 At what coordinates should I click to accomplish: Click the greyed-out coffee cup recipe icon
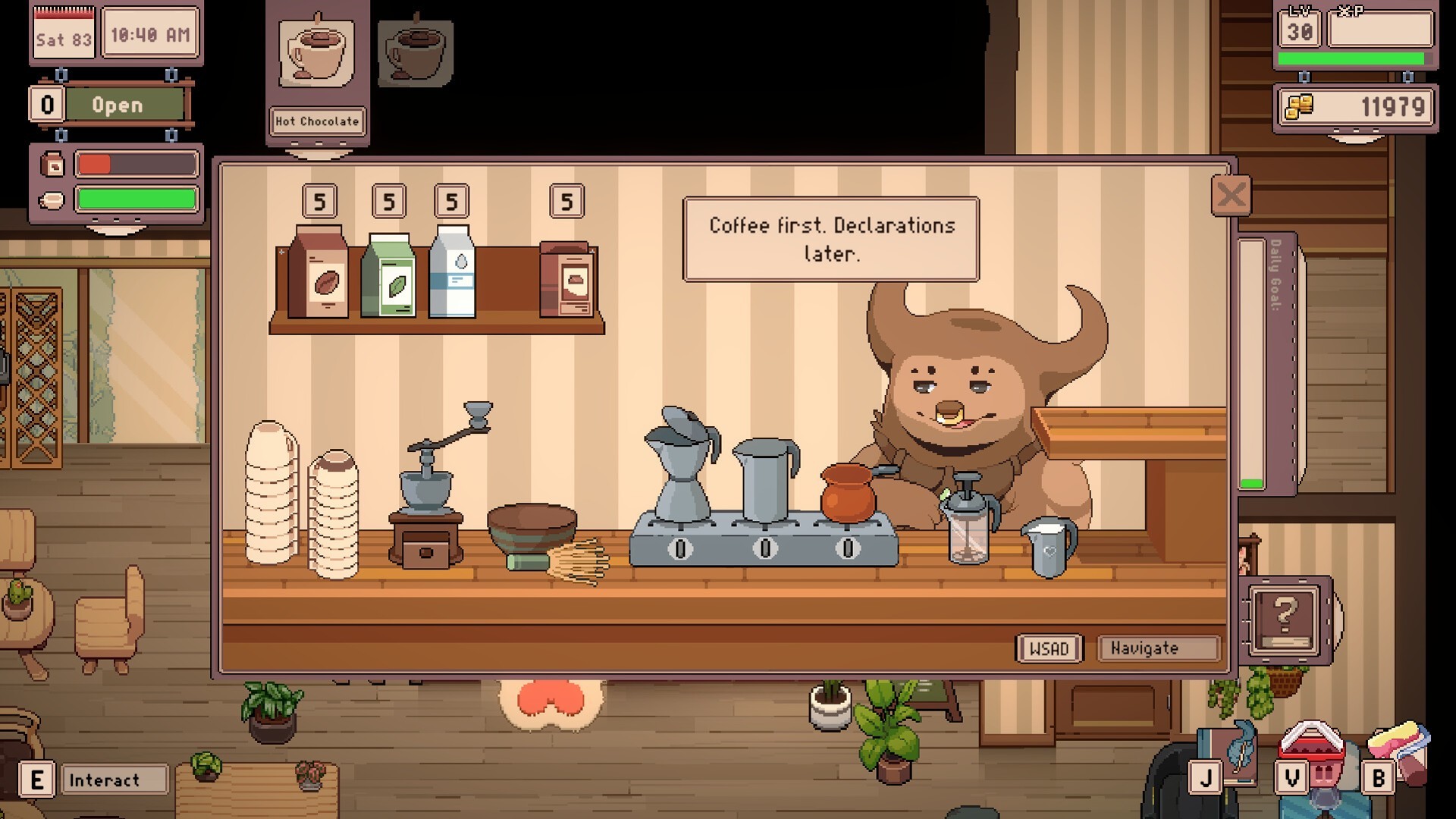(x=413, y=53)
